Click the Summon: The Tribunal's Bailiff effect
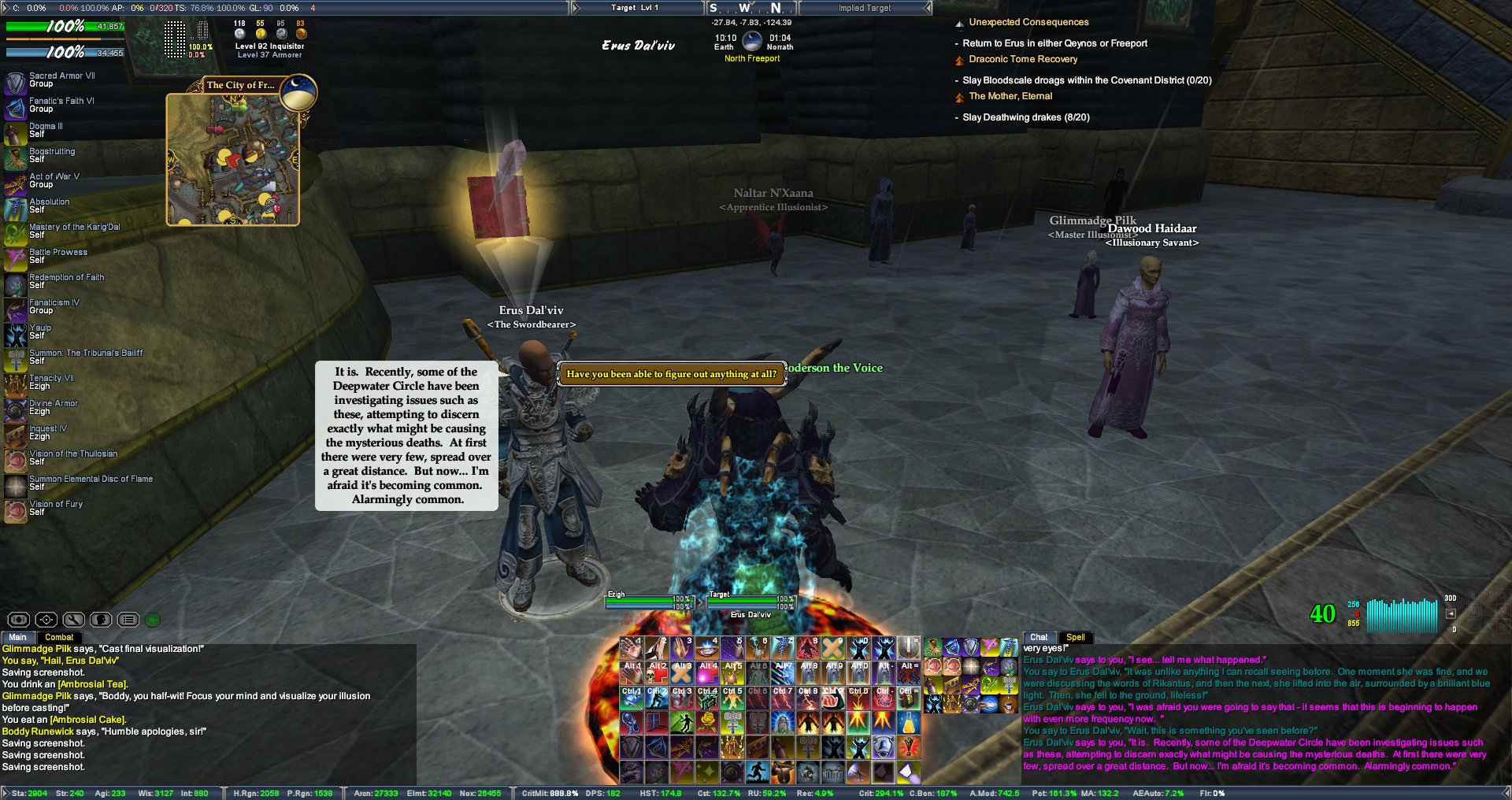 point(16,359)
